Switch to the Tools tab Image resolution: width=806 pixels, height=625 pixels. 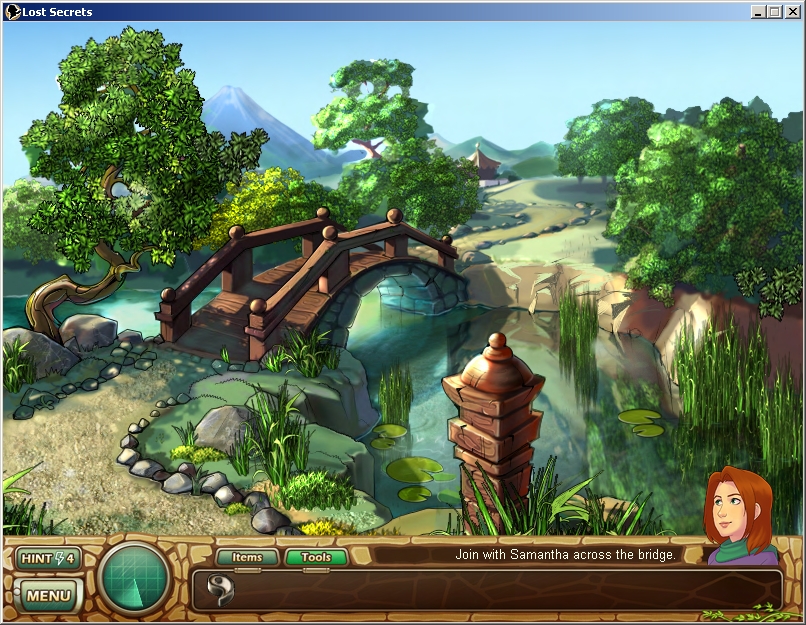316,557
